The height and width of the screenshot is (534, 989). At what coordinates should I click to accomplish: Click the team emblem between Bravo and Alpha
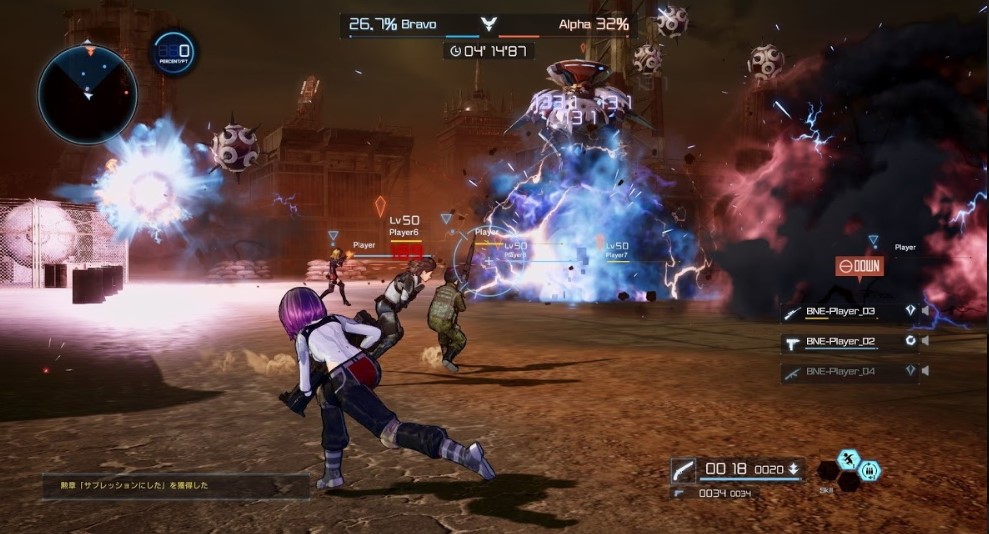pyautogui.click(x=488, y=24)
